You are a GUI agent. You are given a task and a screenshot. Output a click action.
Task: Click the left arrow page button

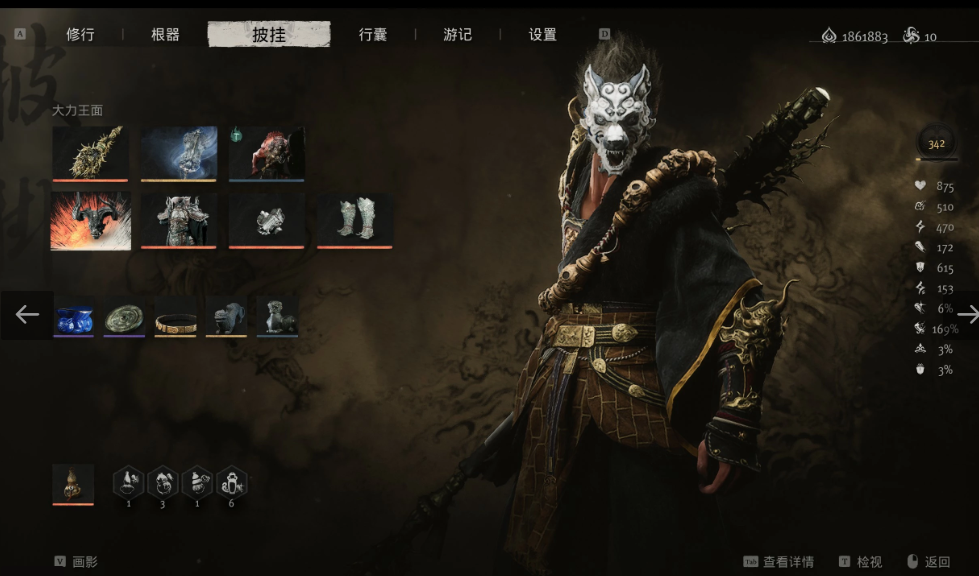point(27,315)
